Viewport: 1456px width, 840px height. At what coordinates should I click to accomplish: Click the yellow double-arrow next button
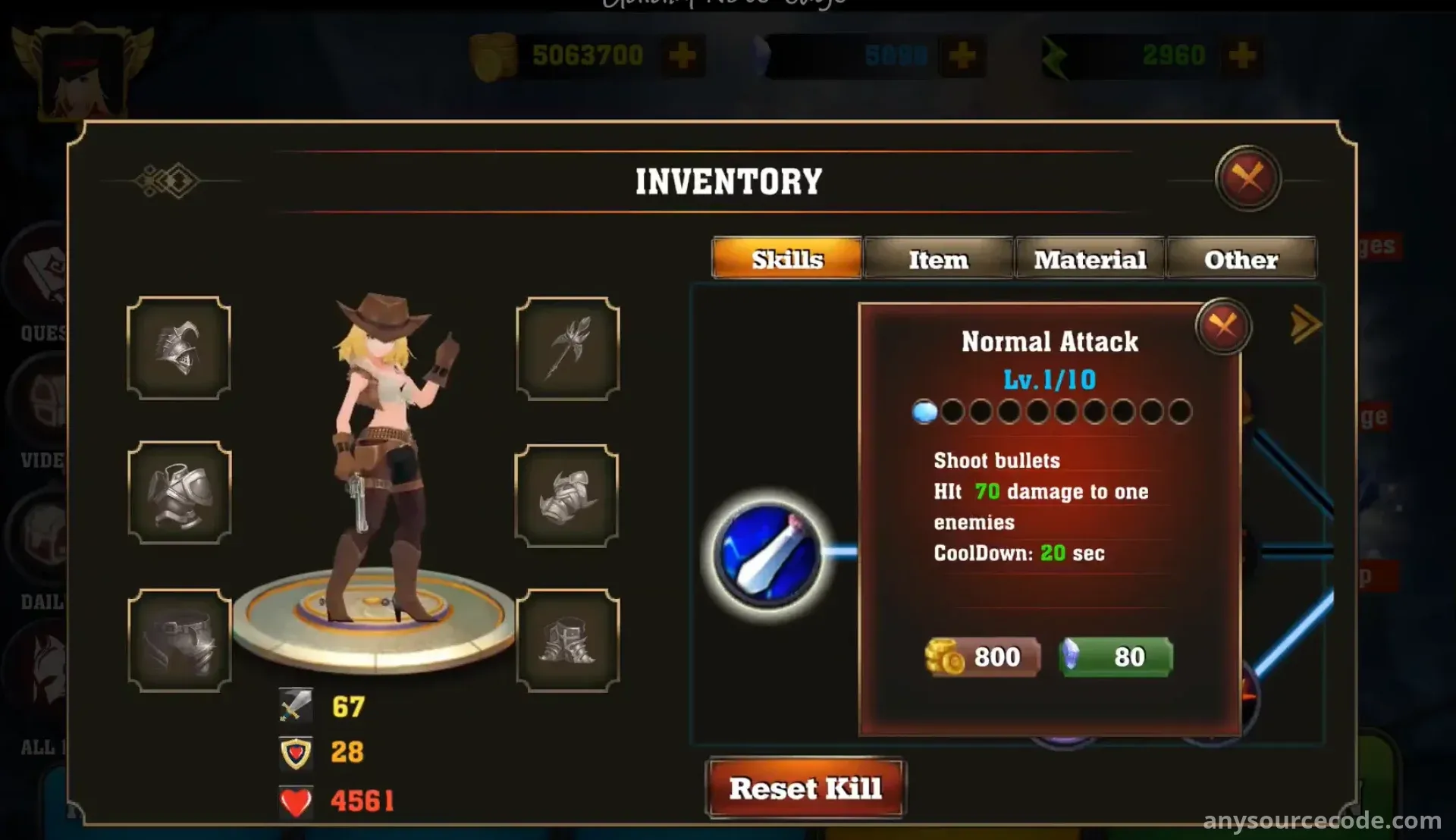[1305, 324]
